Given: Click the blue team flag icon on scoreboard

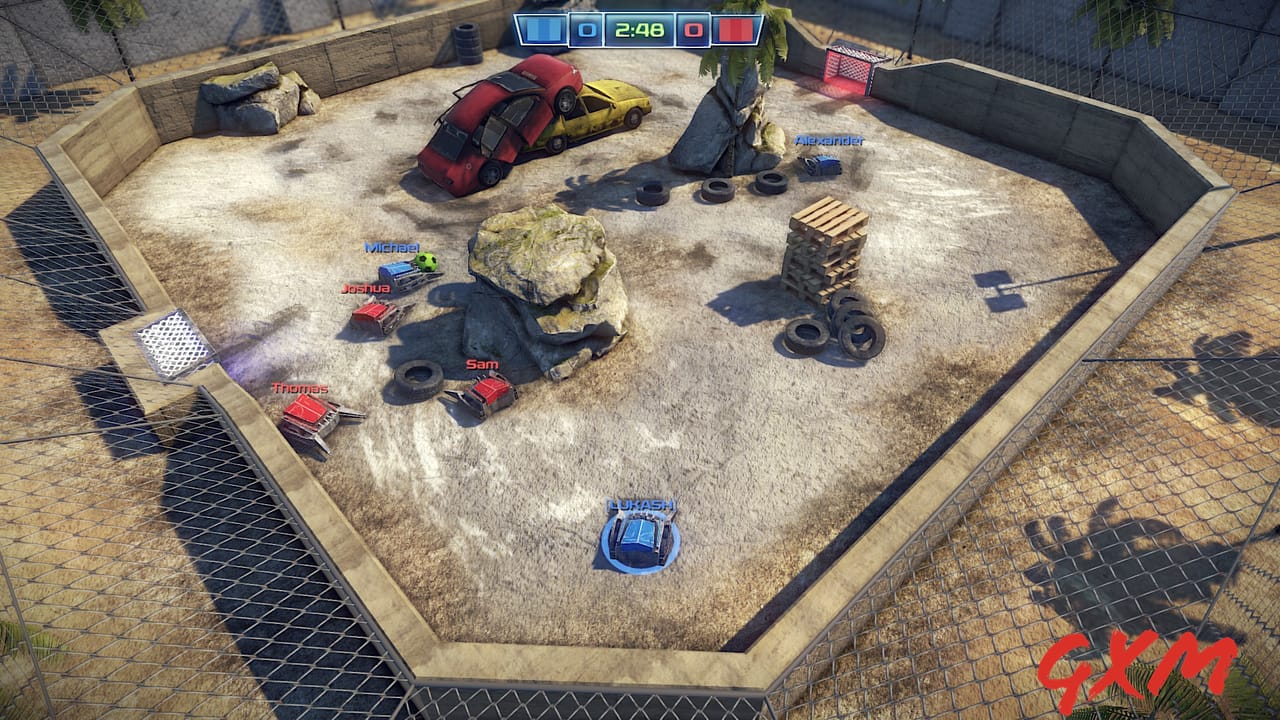Looking at the screenshot, I should [542, 30].
